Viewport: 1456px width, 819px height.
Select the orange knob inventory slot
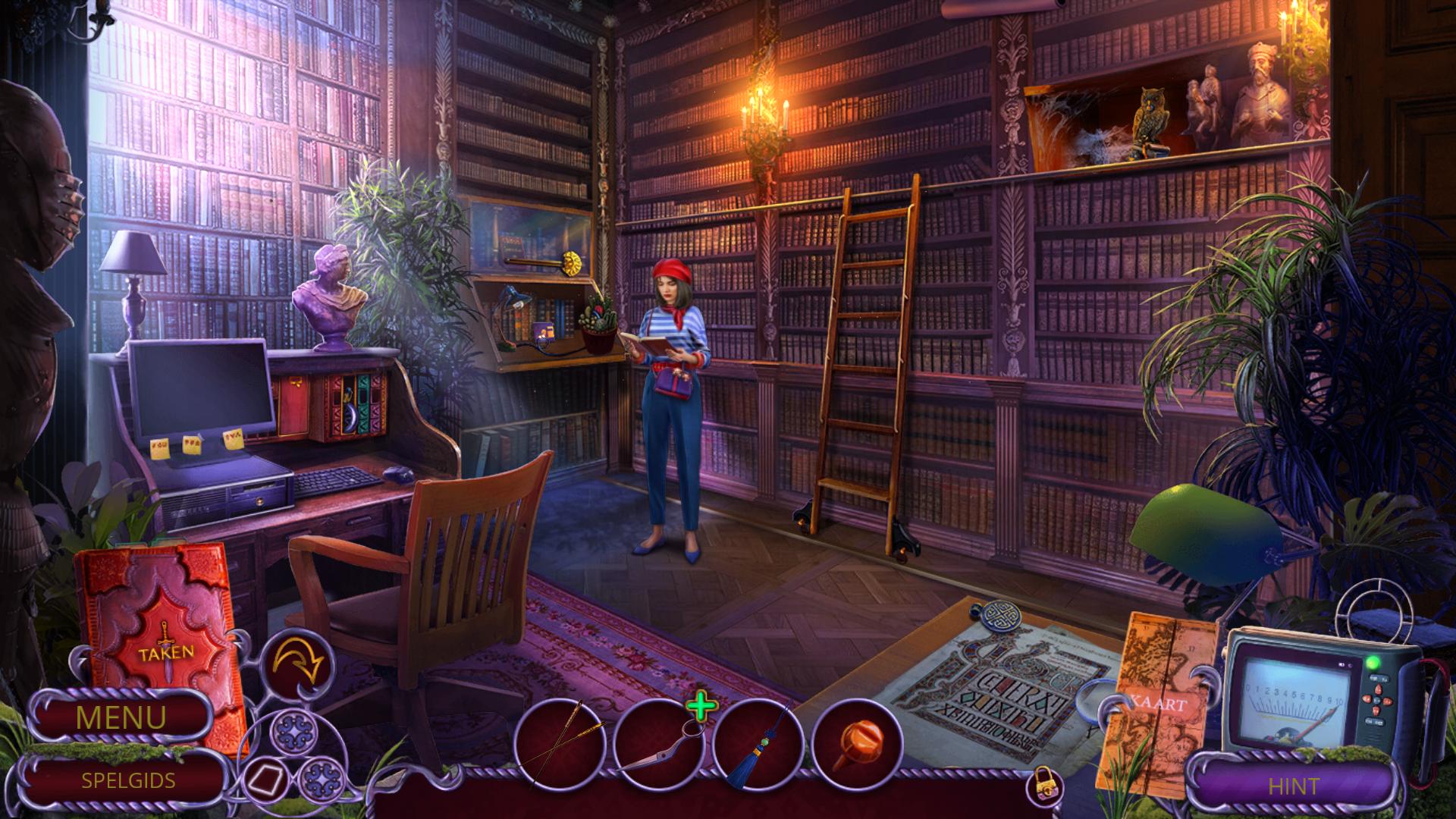857,742
